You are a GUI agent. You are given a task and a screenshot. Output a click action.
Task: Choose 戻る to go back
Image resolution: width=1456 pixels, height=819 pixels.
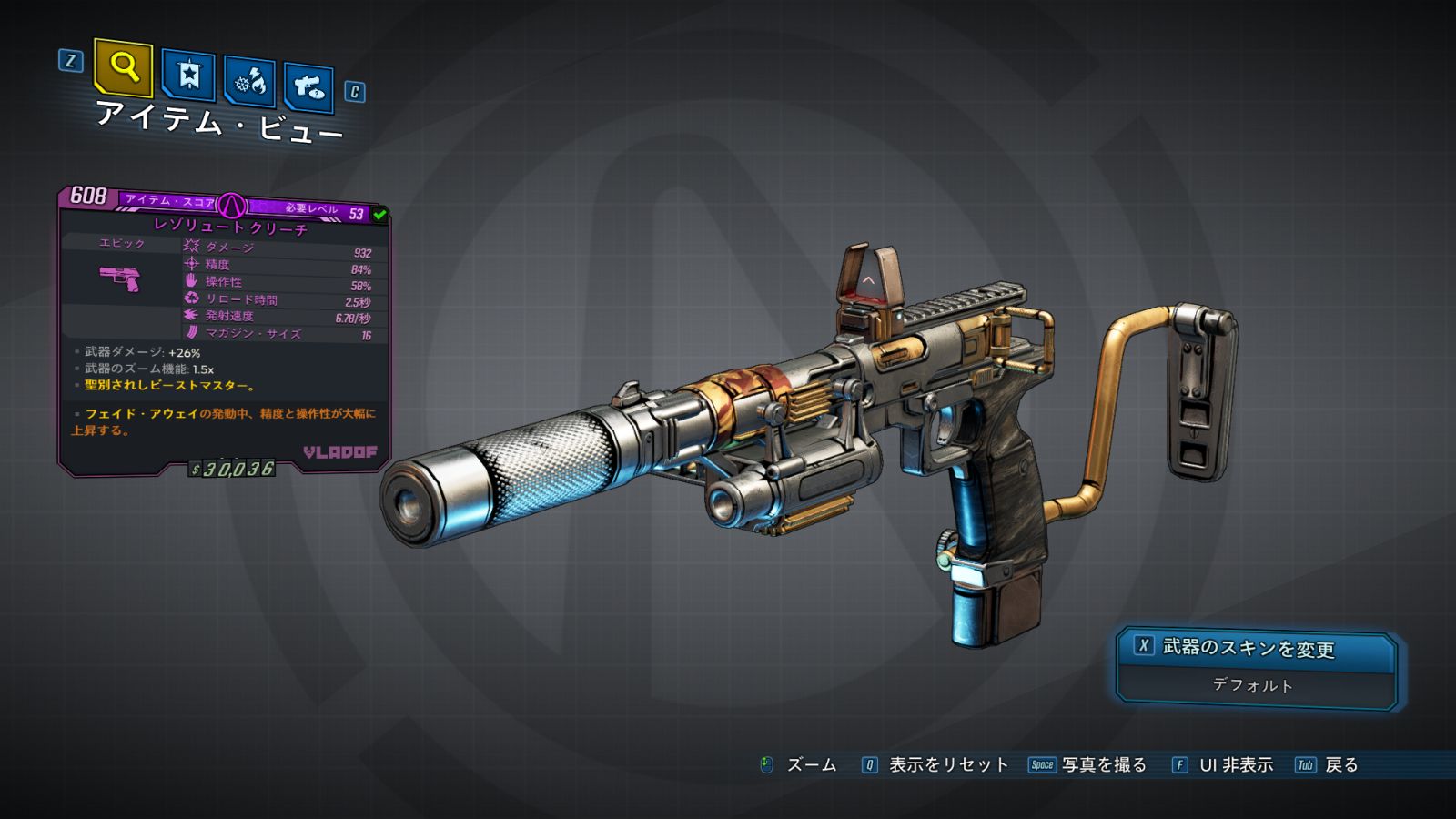pyautogui.click(x=1340, y=765)
